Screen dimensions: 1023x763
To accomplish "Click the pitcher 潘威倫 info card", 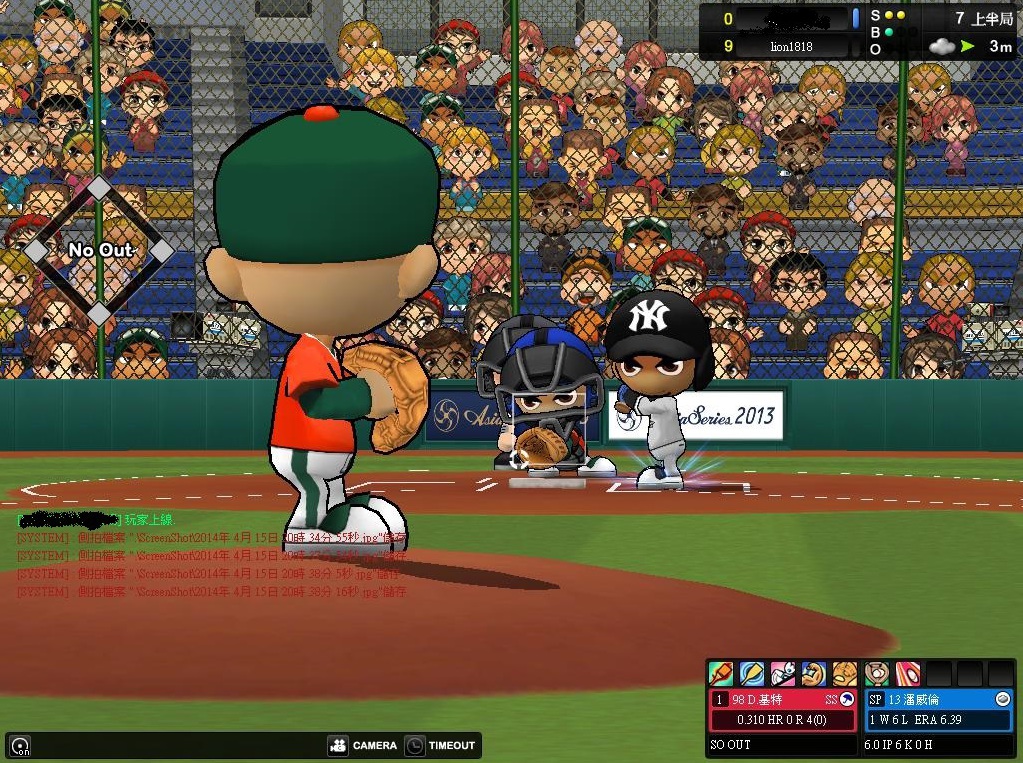I will coord(938,710).
